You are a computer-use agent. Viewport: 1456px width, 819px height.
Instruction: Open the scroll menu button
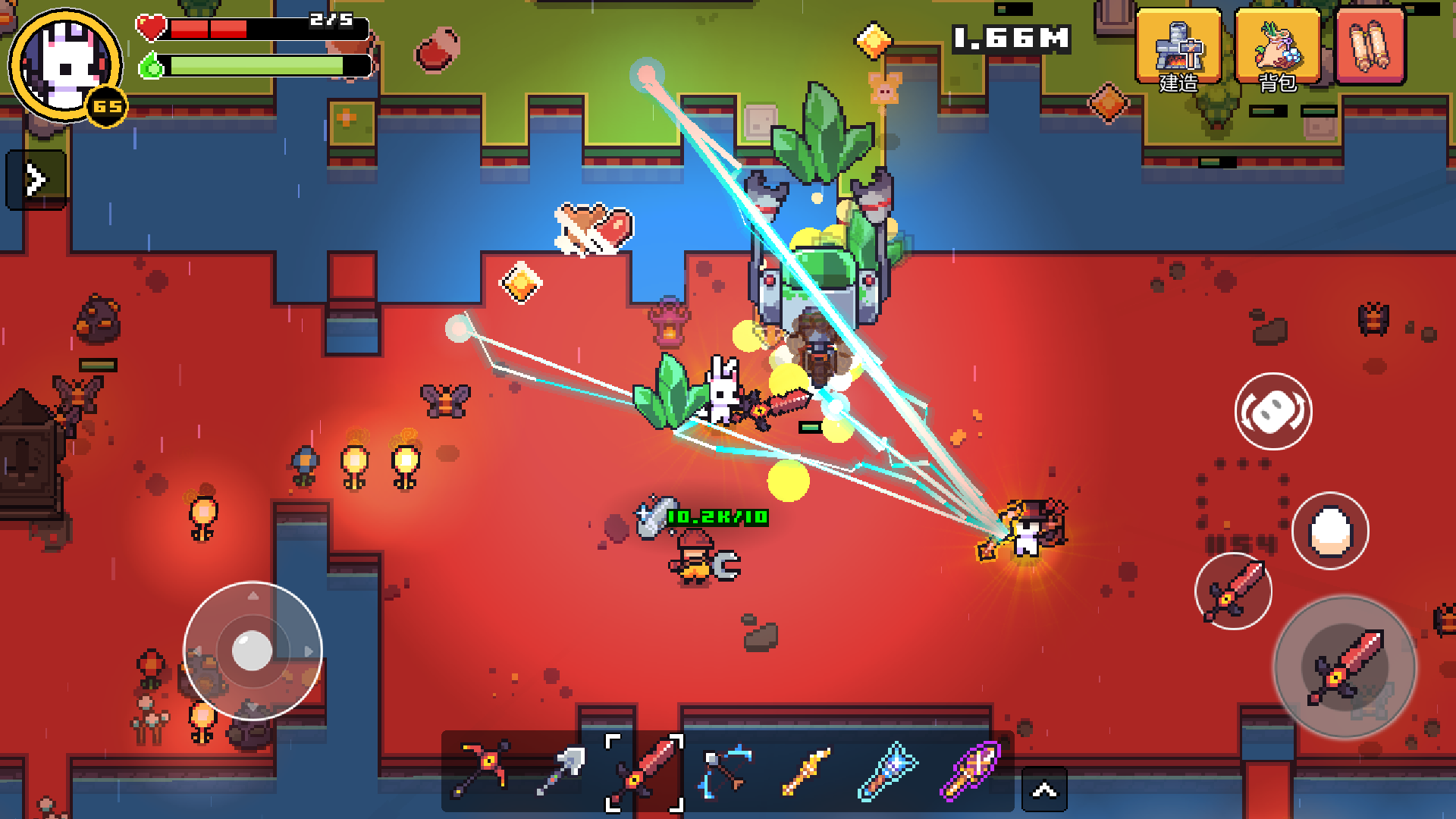click(1370, 47)
